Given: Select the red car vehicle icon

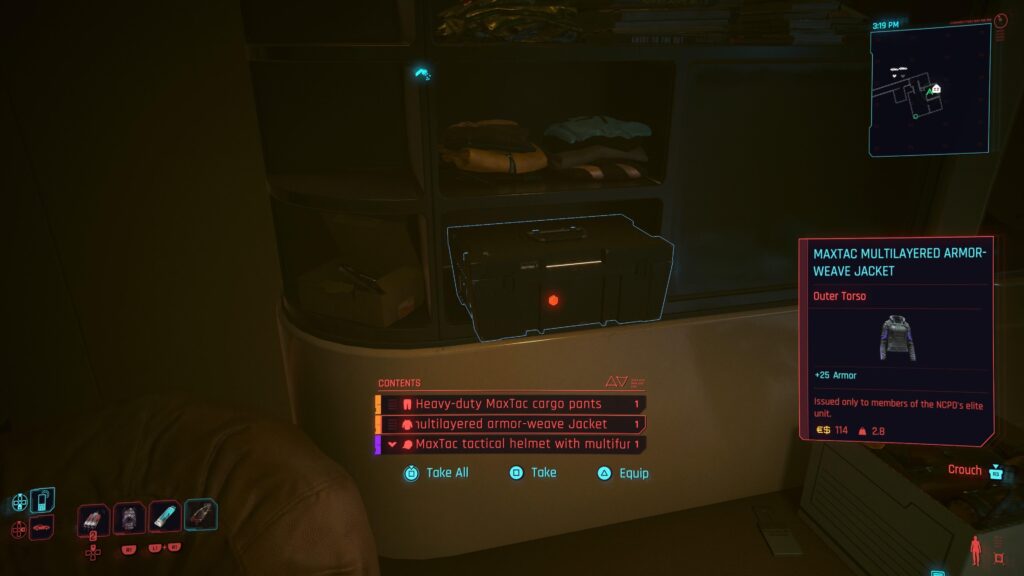Looking at the screenshot, I should click(43, 526).
